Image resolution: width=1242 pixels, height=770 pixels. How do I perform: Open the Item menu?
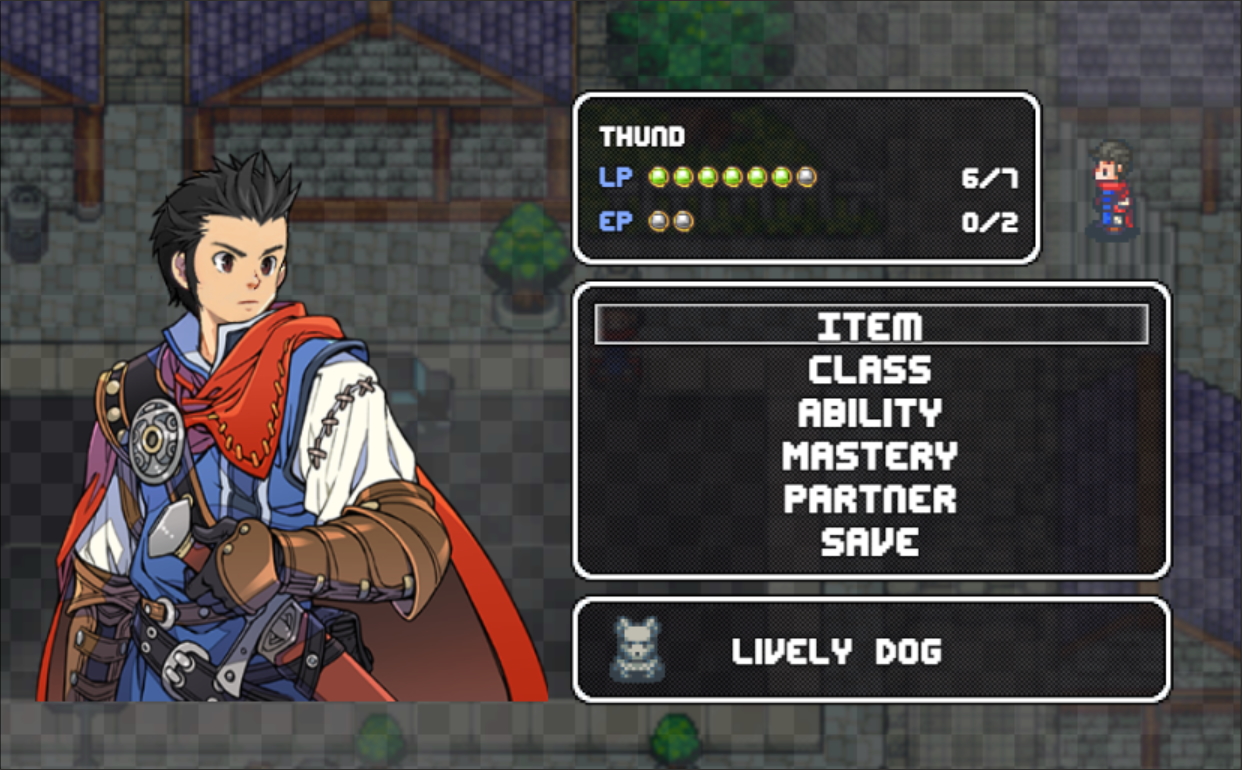click(870, 326)
